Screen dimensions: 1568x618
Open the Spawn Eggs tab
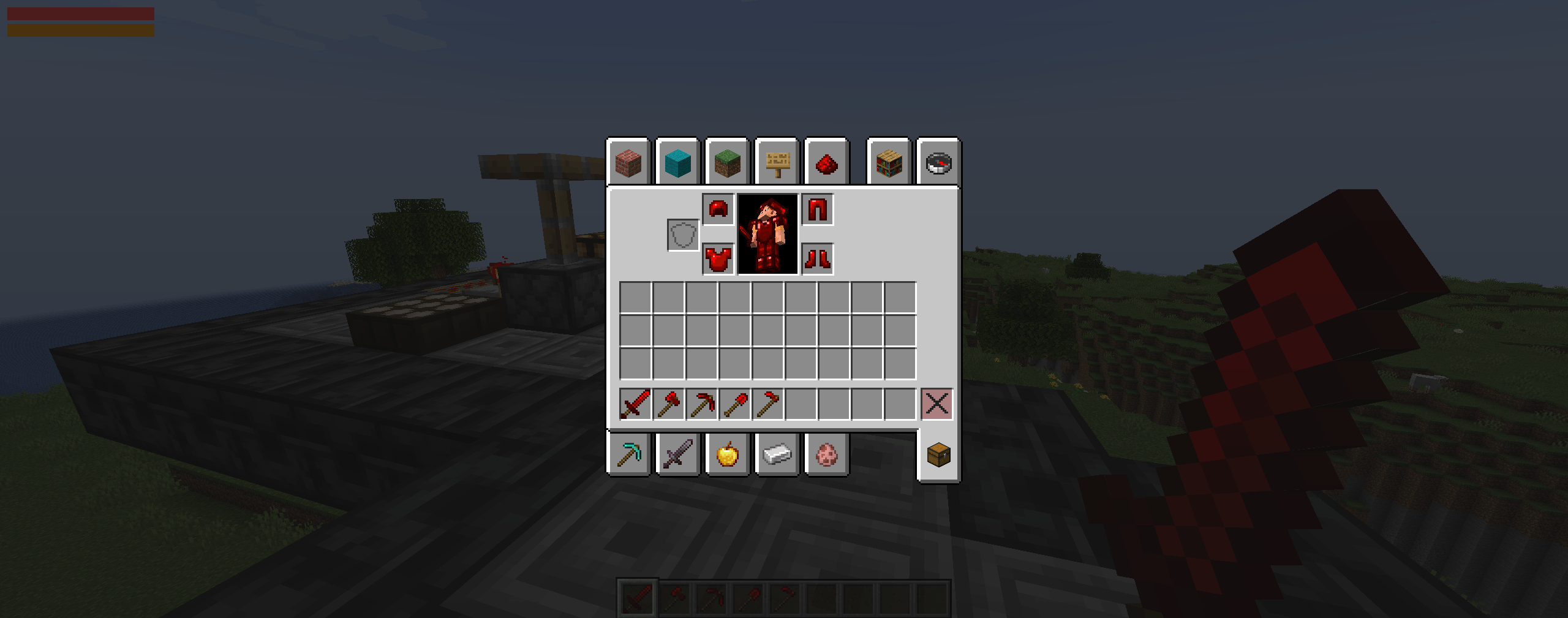(x=827, y=454)
